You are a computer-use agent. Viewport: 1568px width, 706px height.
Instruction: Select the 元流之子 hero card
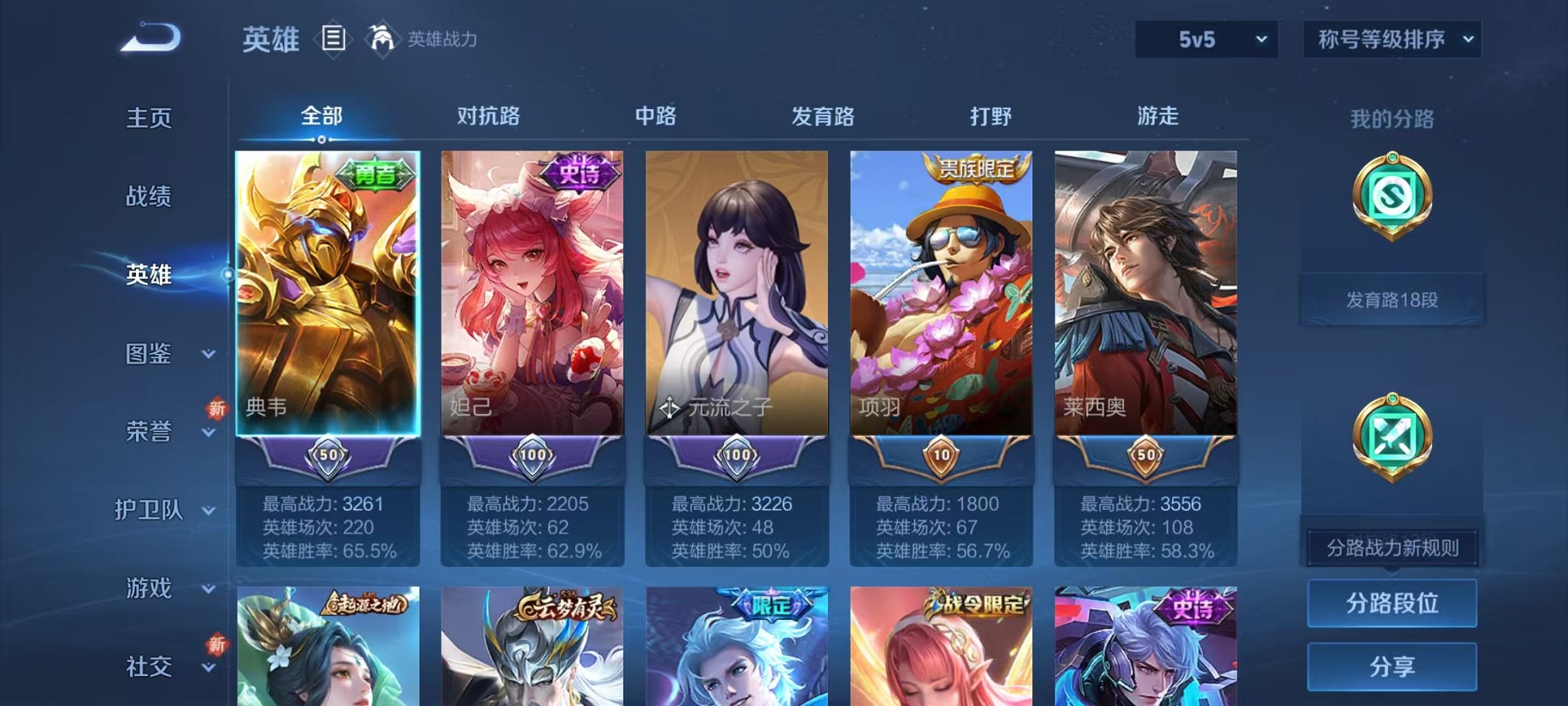click(x=736, y=300)
